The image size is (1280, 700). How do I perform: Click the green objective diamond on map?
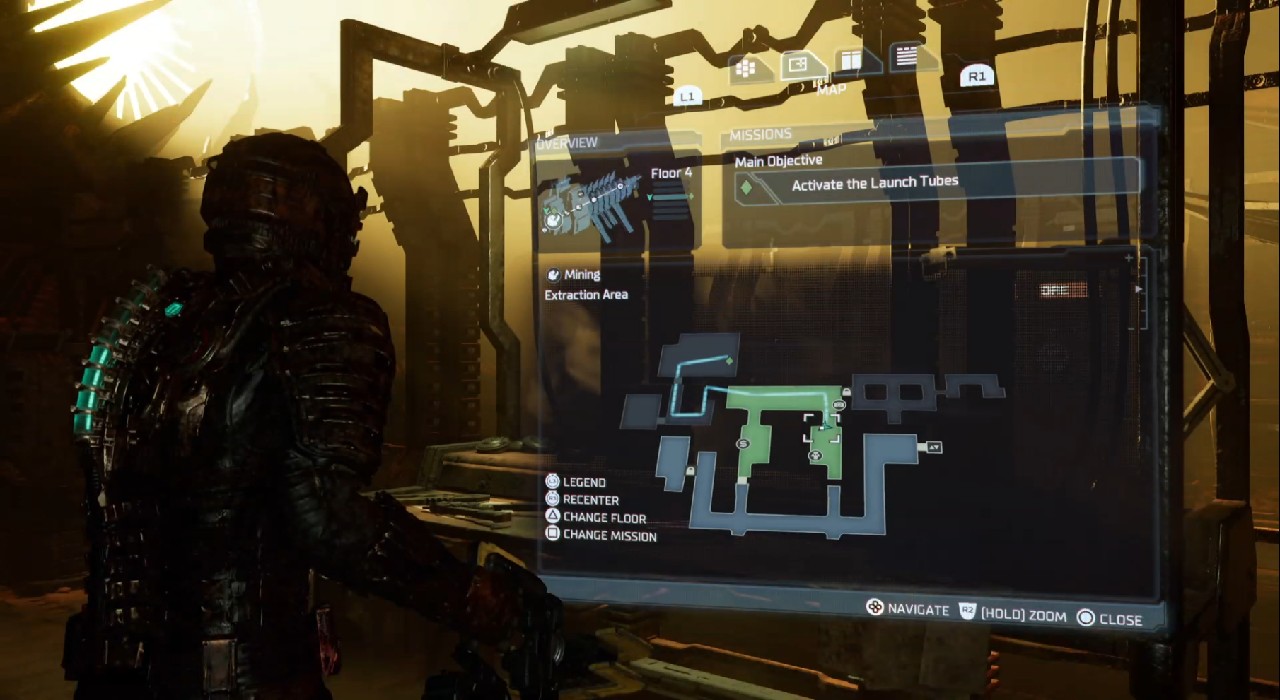tap(729, 360)
